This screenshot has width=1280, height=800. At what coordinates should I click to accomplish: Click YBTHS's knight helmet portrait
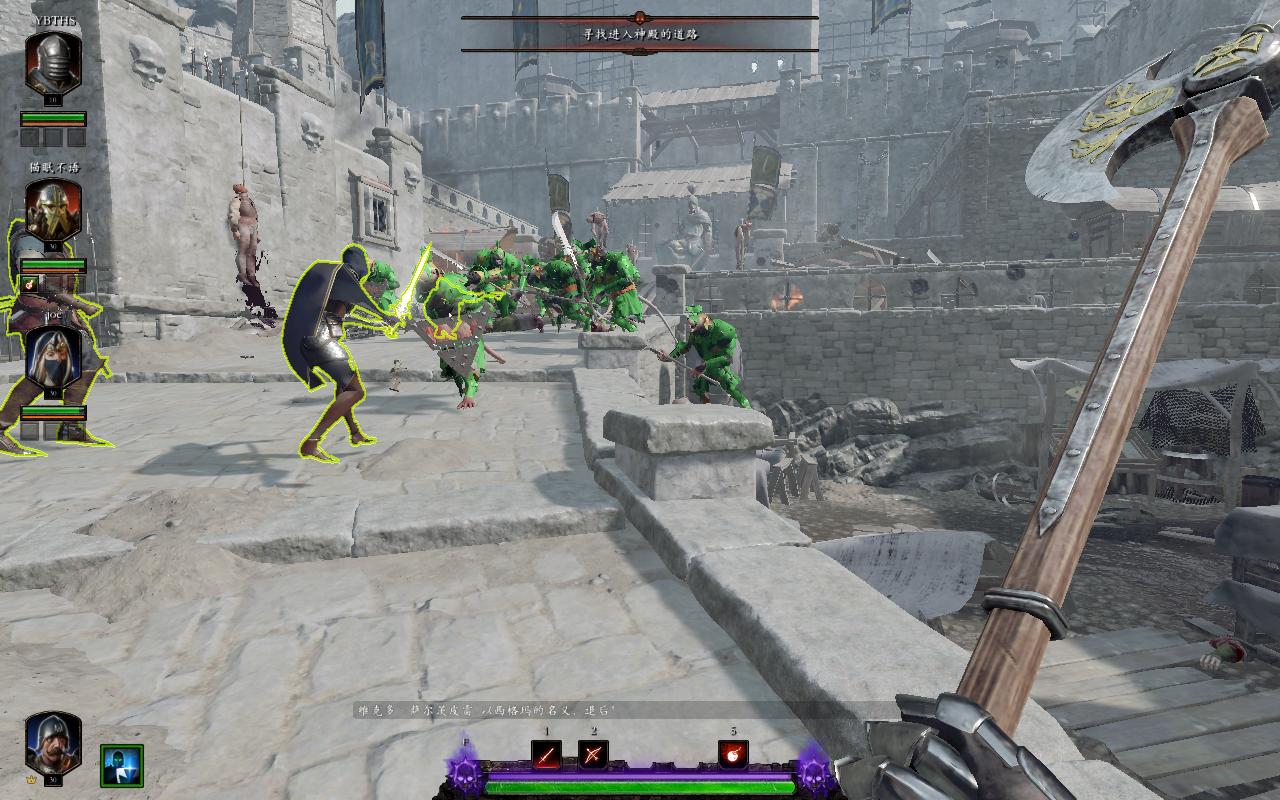click(x=53, y=63)
